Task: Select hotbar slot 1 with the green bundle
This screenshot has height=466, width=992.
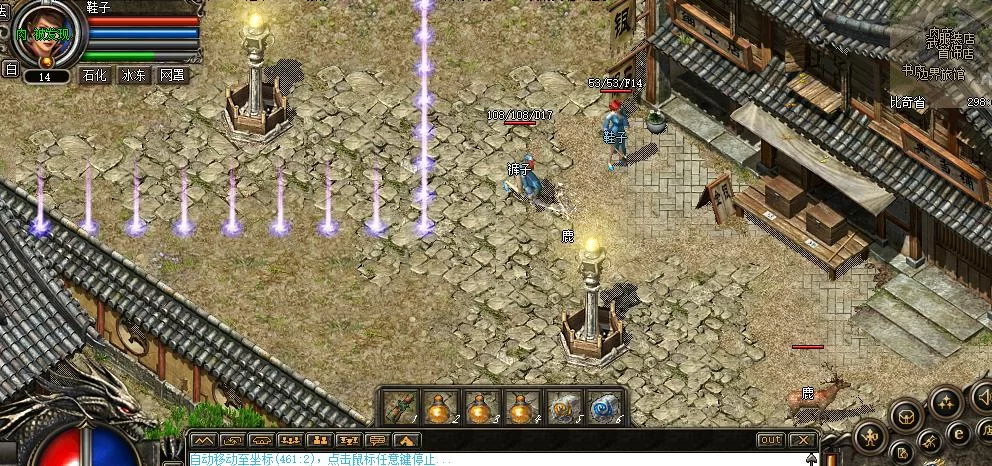Action: 400,407
